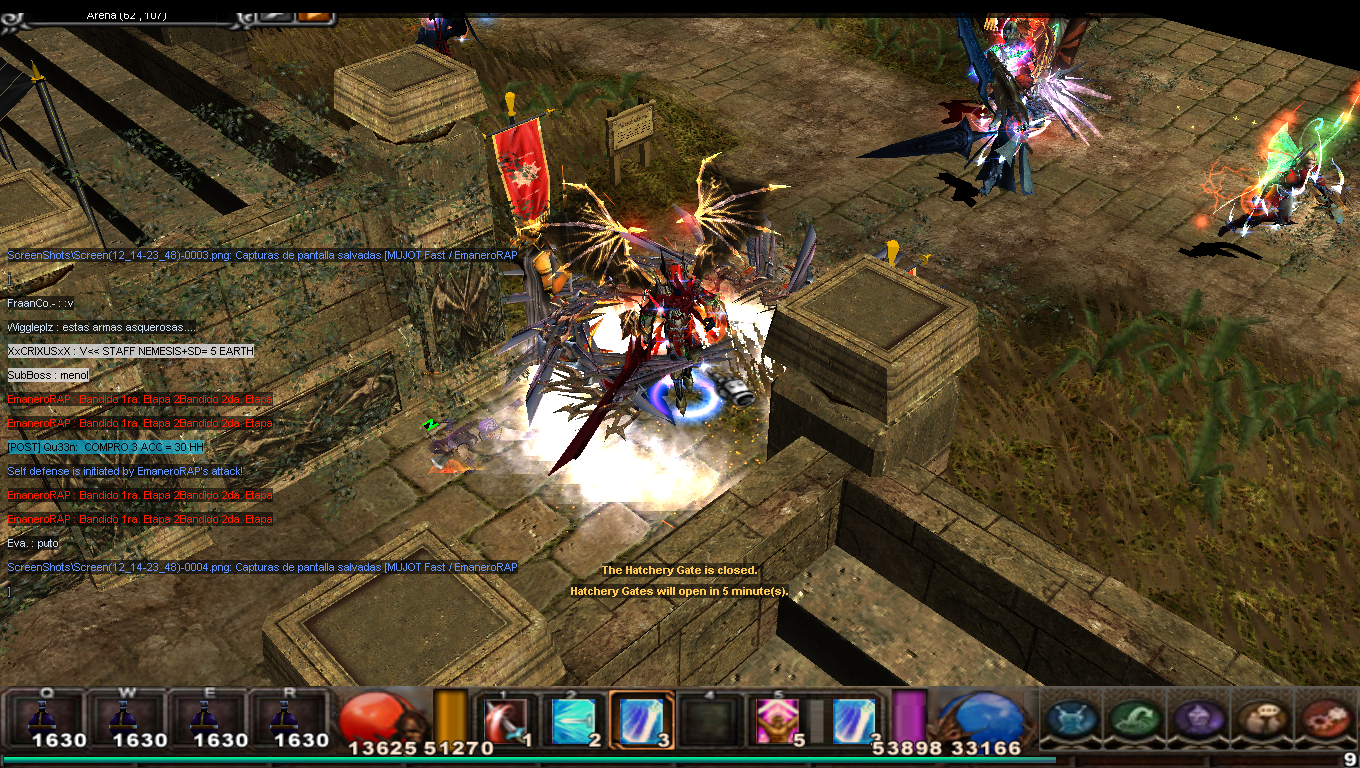Screen dimensions: 1360x768
Task: Click XxCRIXUSxX's staff trade chat message
Action: [x=130, y=351]
